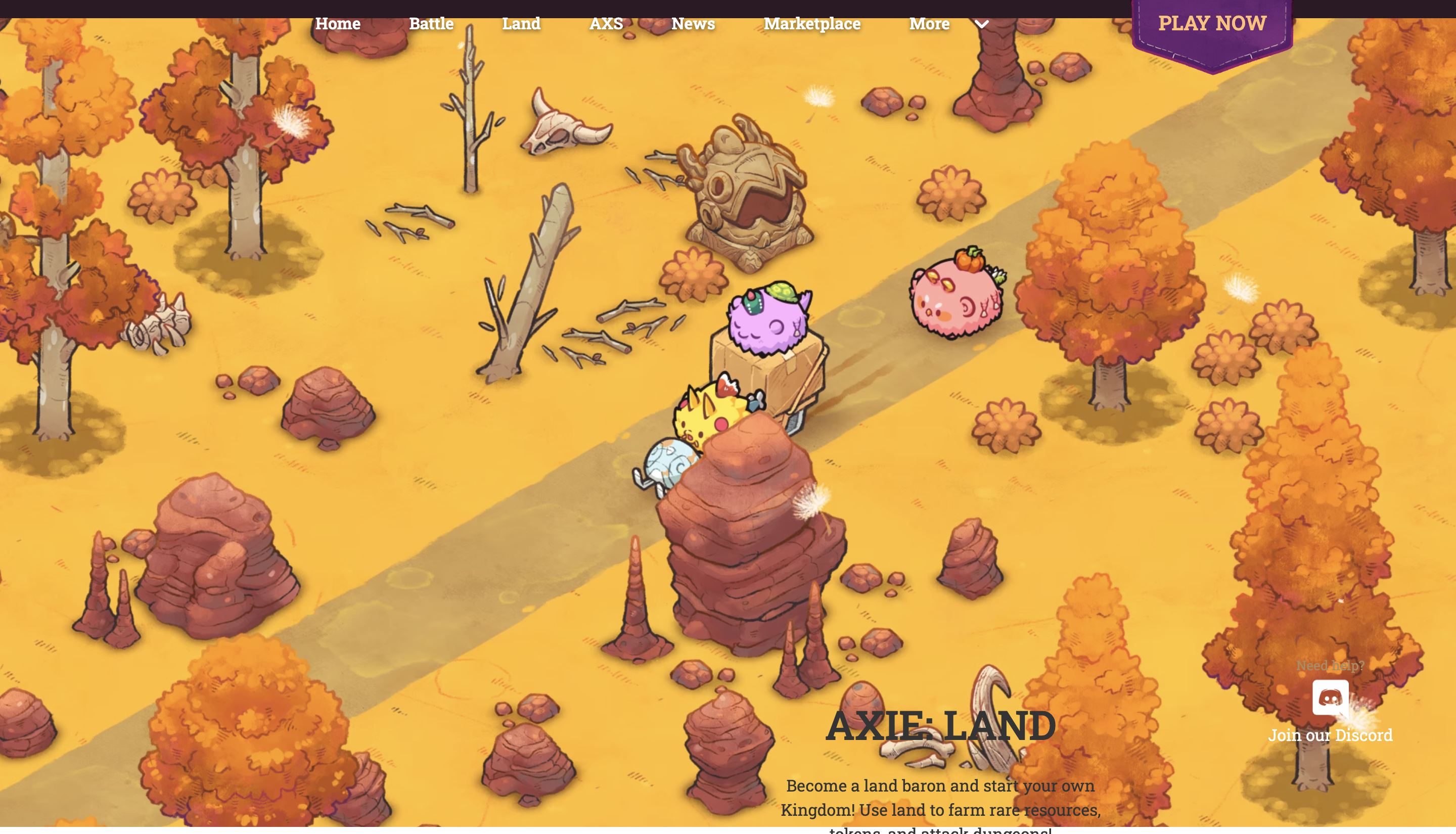Open the Discord icon button

[1330, 697]
